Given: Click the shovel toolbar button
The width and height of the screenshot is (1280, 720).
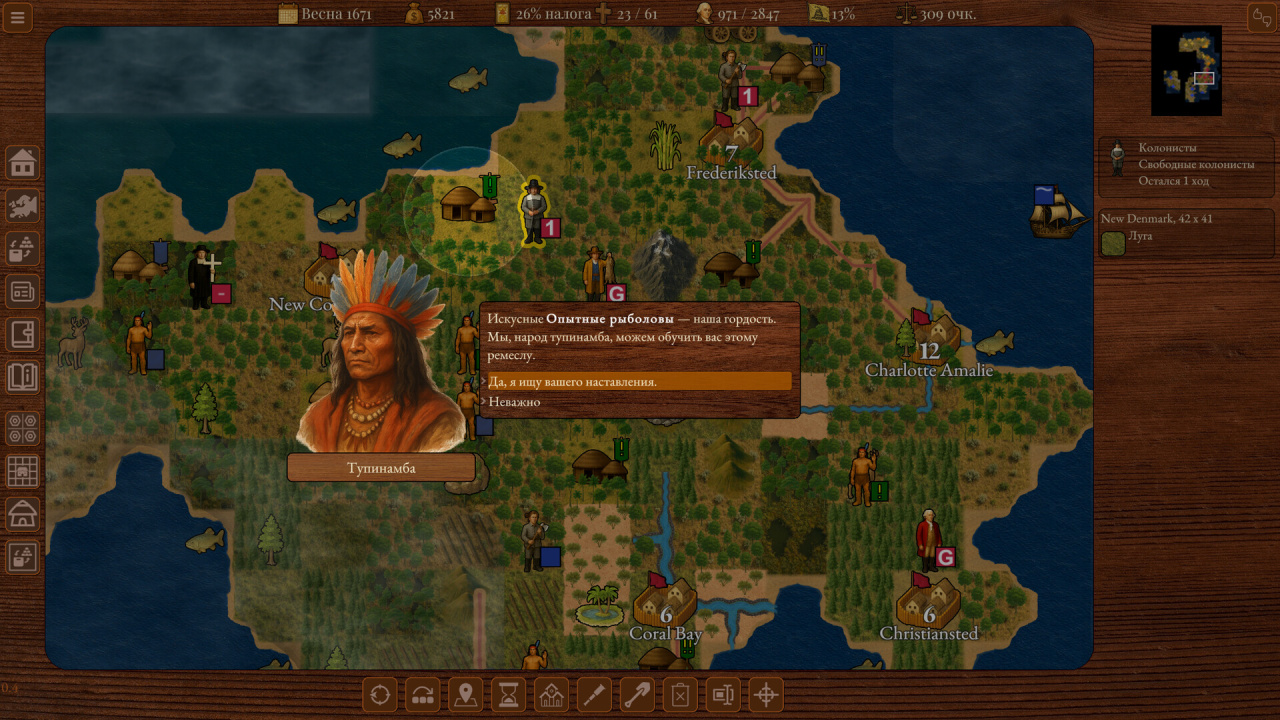Looking at the screenshot, I should click(637, 695).
